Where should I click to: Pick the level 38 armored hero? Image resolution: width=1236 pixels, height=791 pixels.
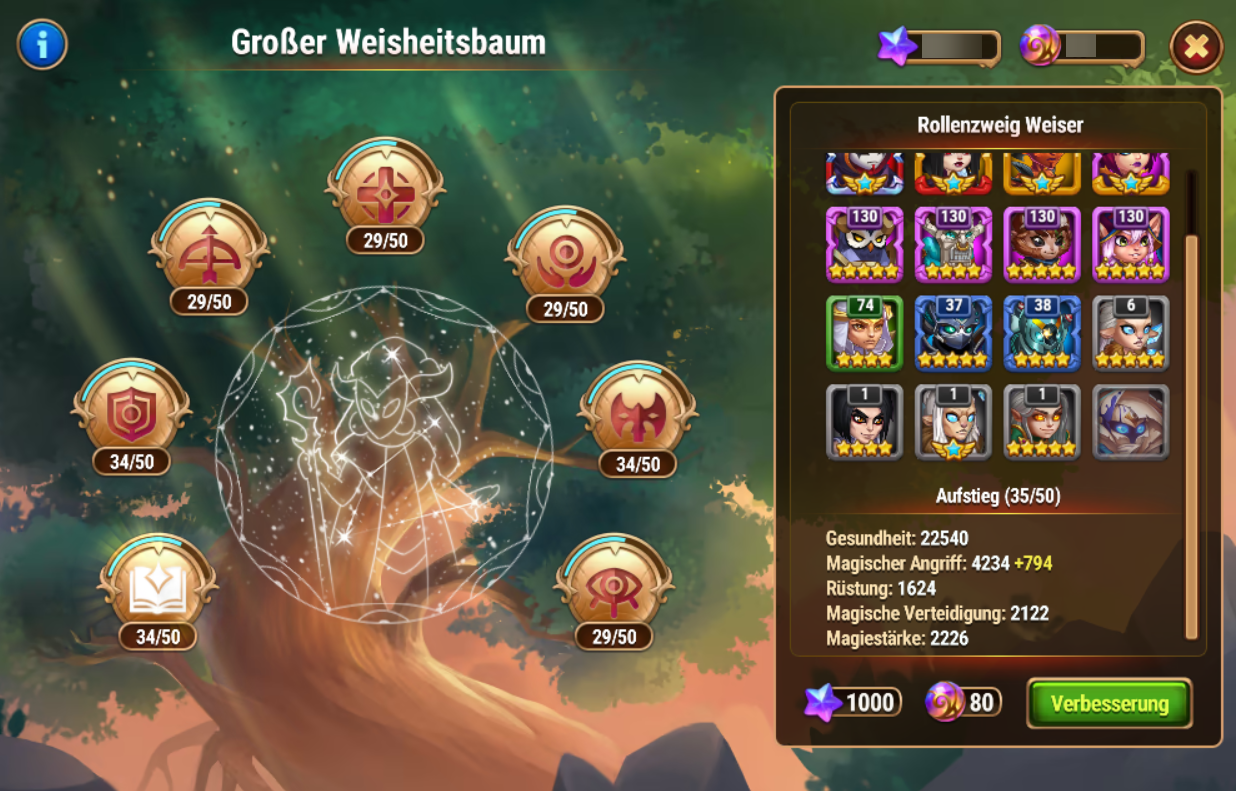[1042, 333]
